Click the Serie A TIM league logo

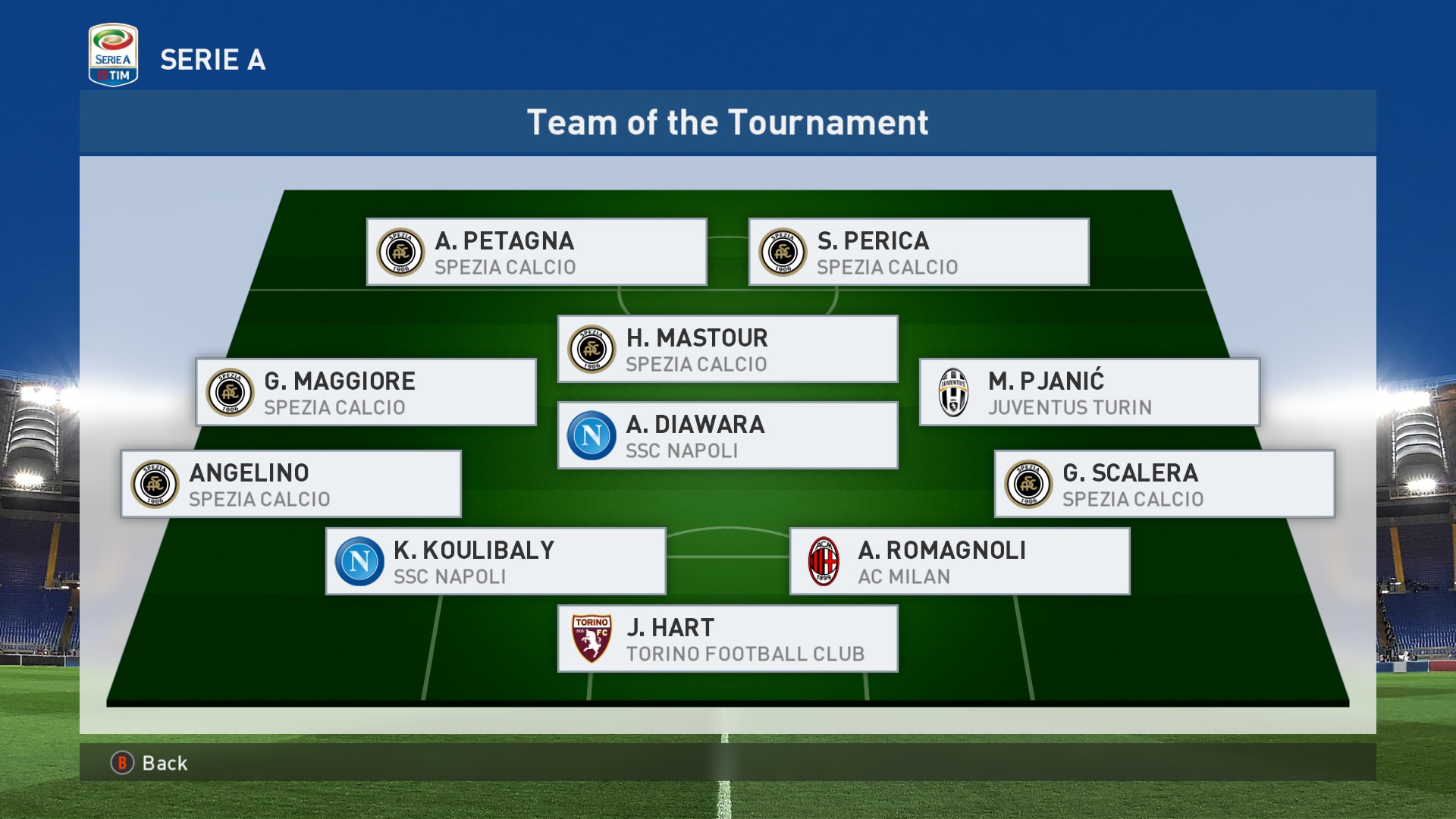113,55
